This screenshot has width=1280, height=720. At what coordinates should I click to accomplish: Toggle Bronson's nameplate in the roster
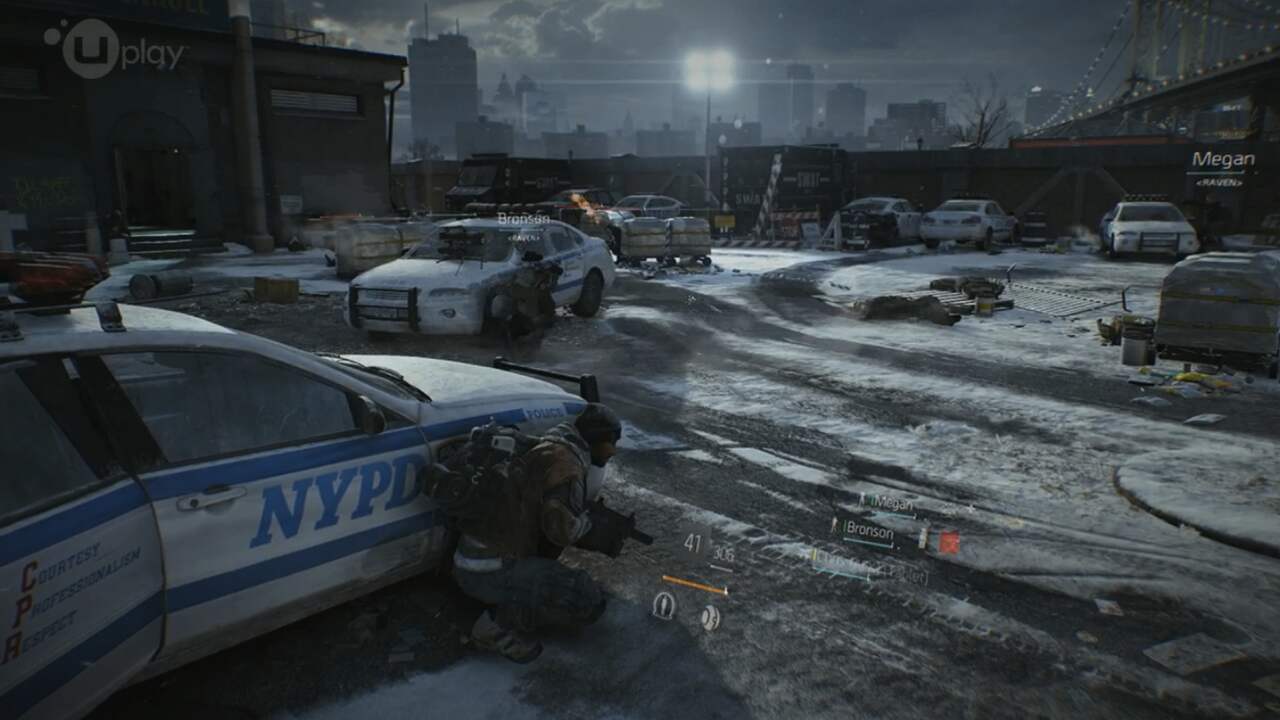click(868, 527)
